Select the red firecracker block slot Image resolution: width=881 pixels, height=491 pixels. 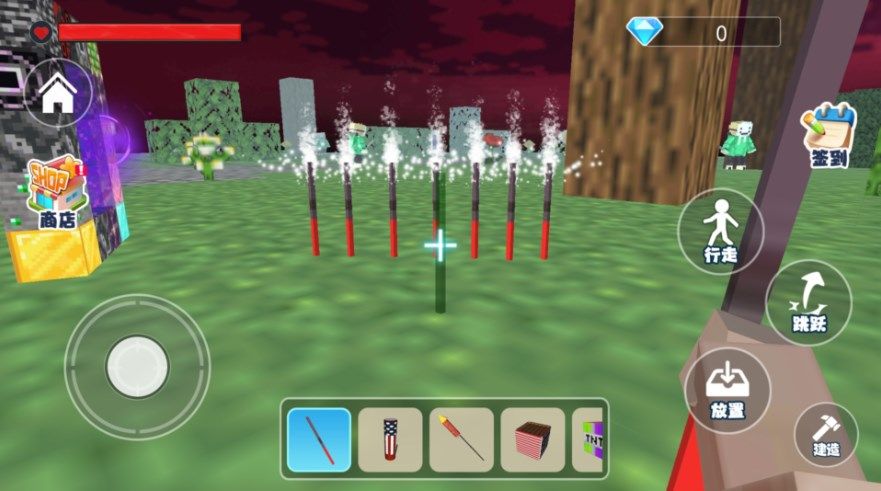click(533, 439)
